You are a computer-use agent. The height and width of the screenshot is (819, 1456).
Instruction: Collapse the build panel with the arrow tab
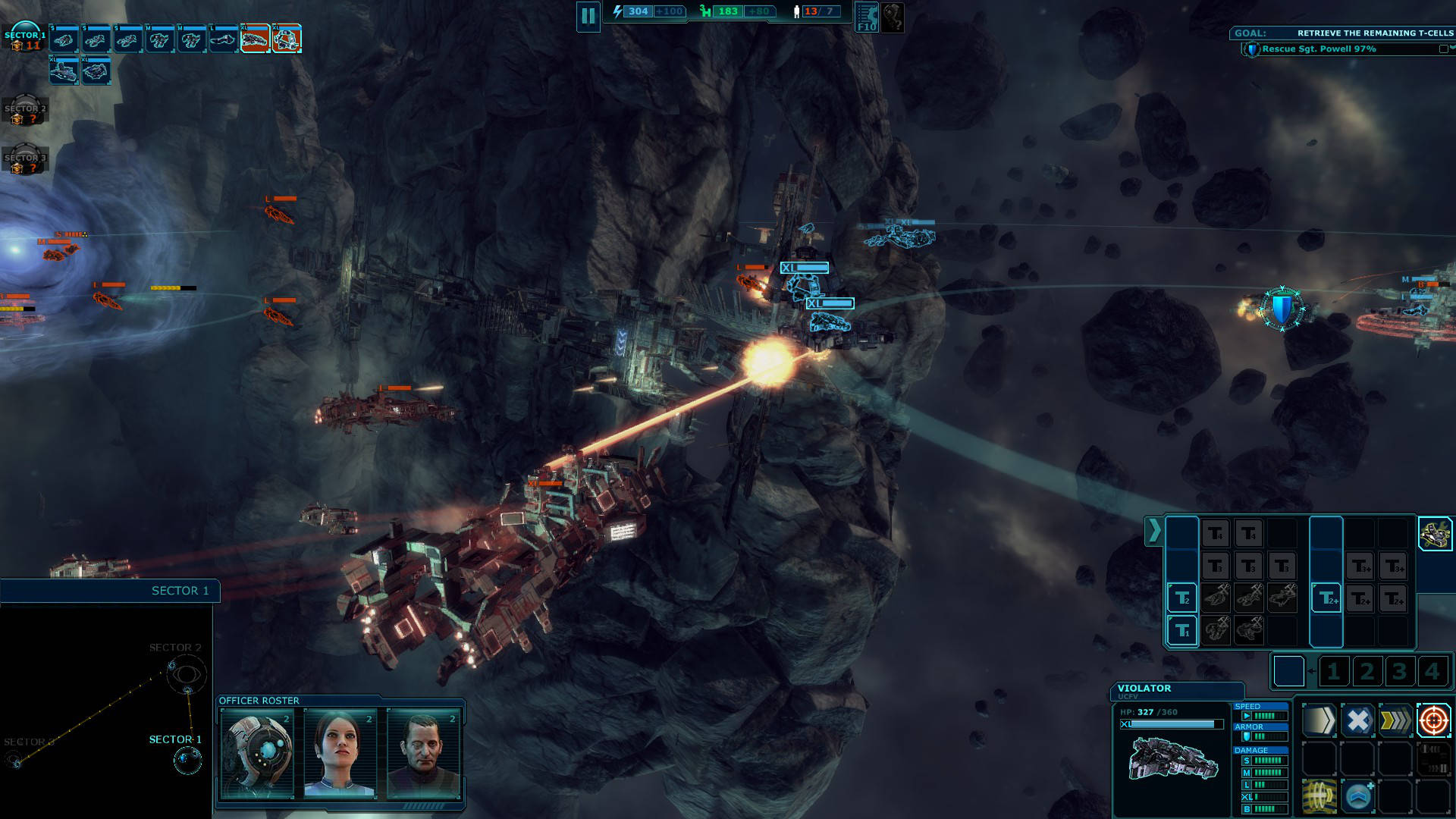pos(1153,531)
